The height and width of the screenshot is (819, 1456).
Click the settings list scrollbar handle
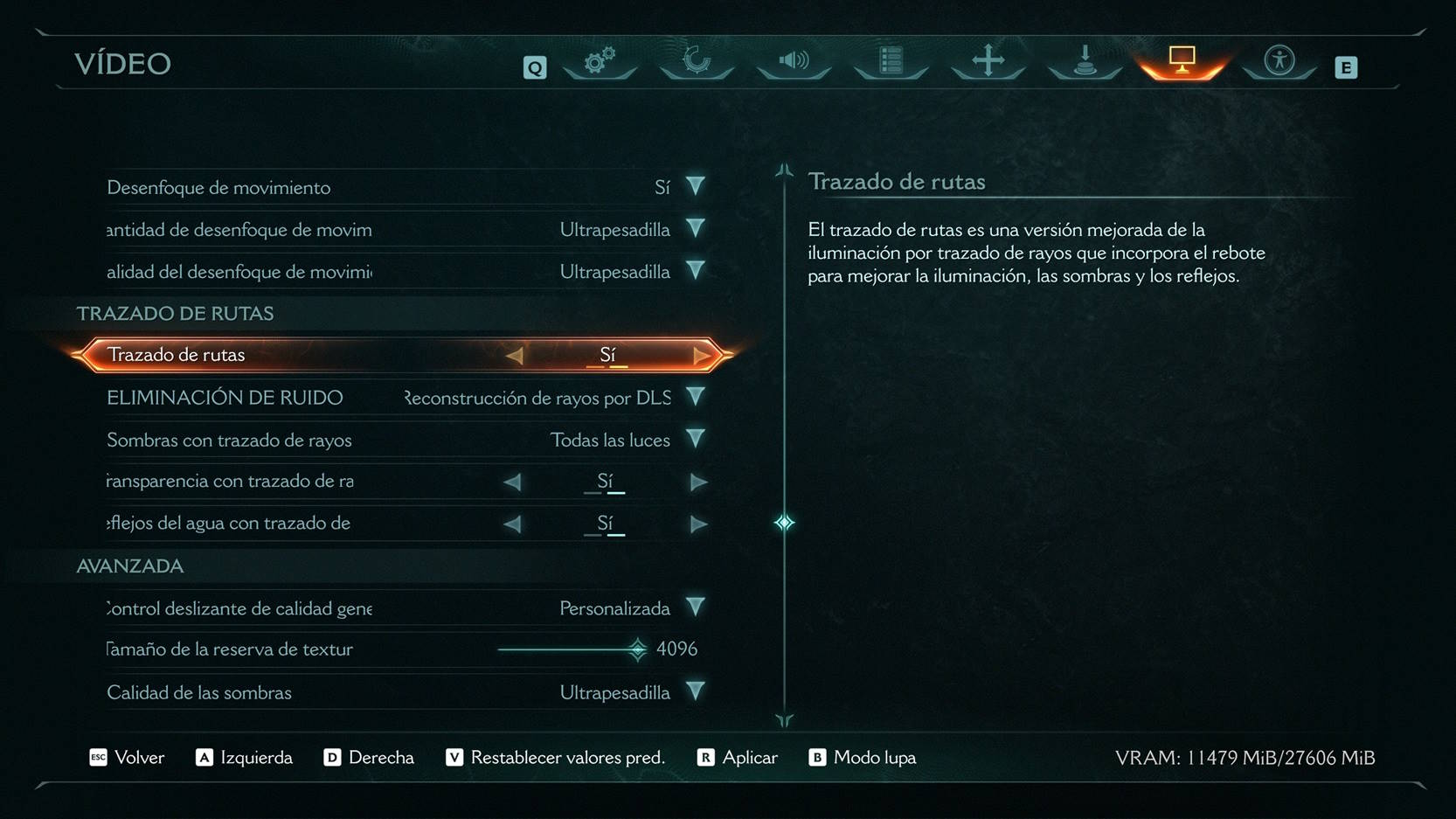tap(784, 523)
